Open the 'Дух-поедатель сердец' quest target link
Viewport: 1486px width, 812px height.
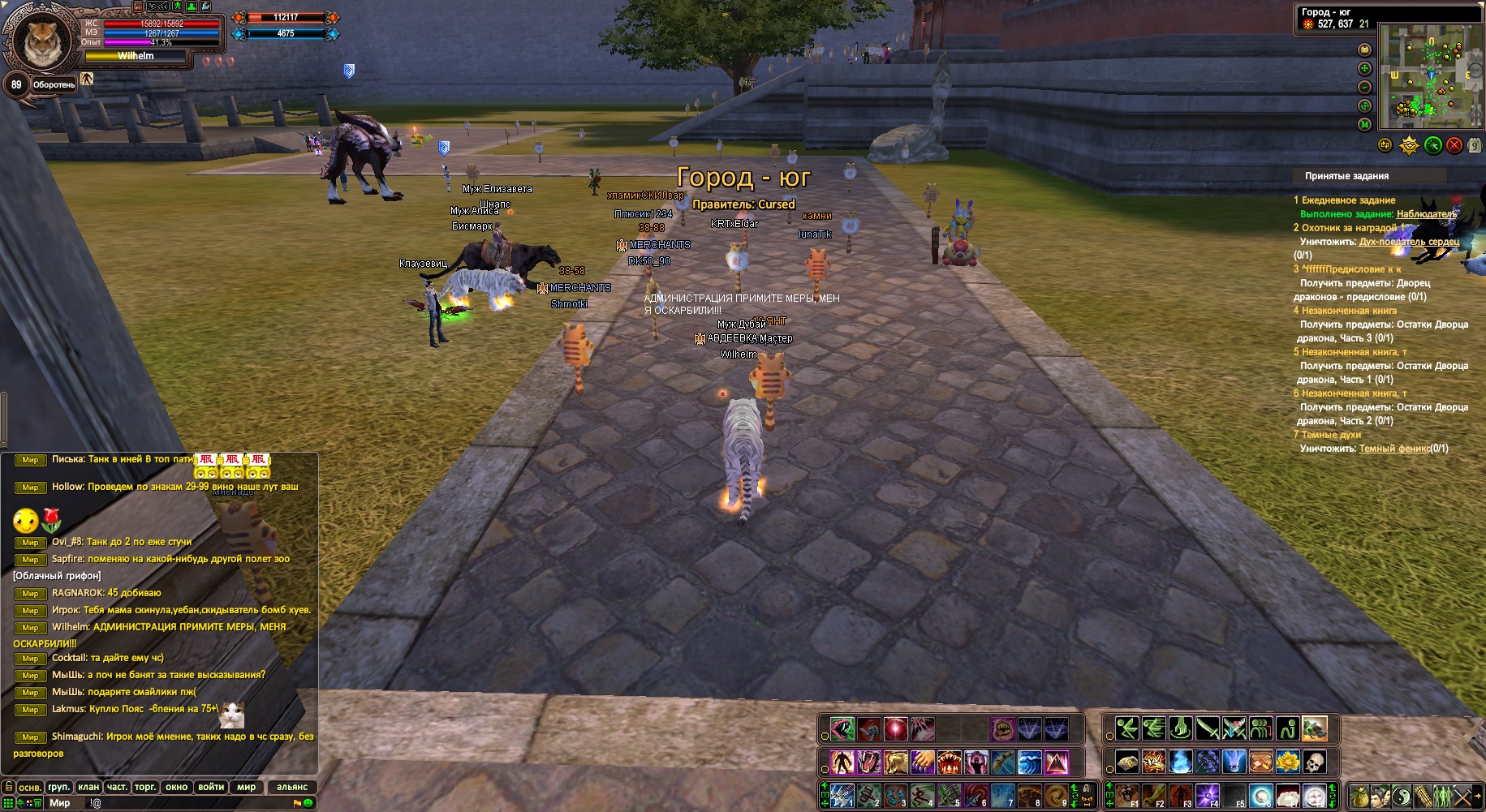(x=1409, y=242)
